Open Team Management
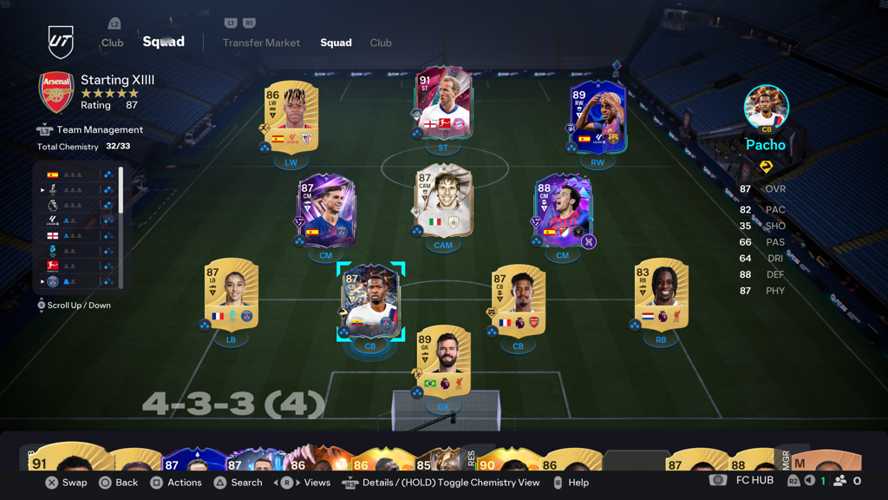Image resolution: width=888 pixels, height=500 pixels. pos(98,130)
